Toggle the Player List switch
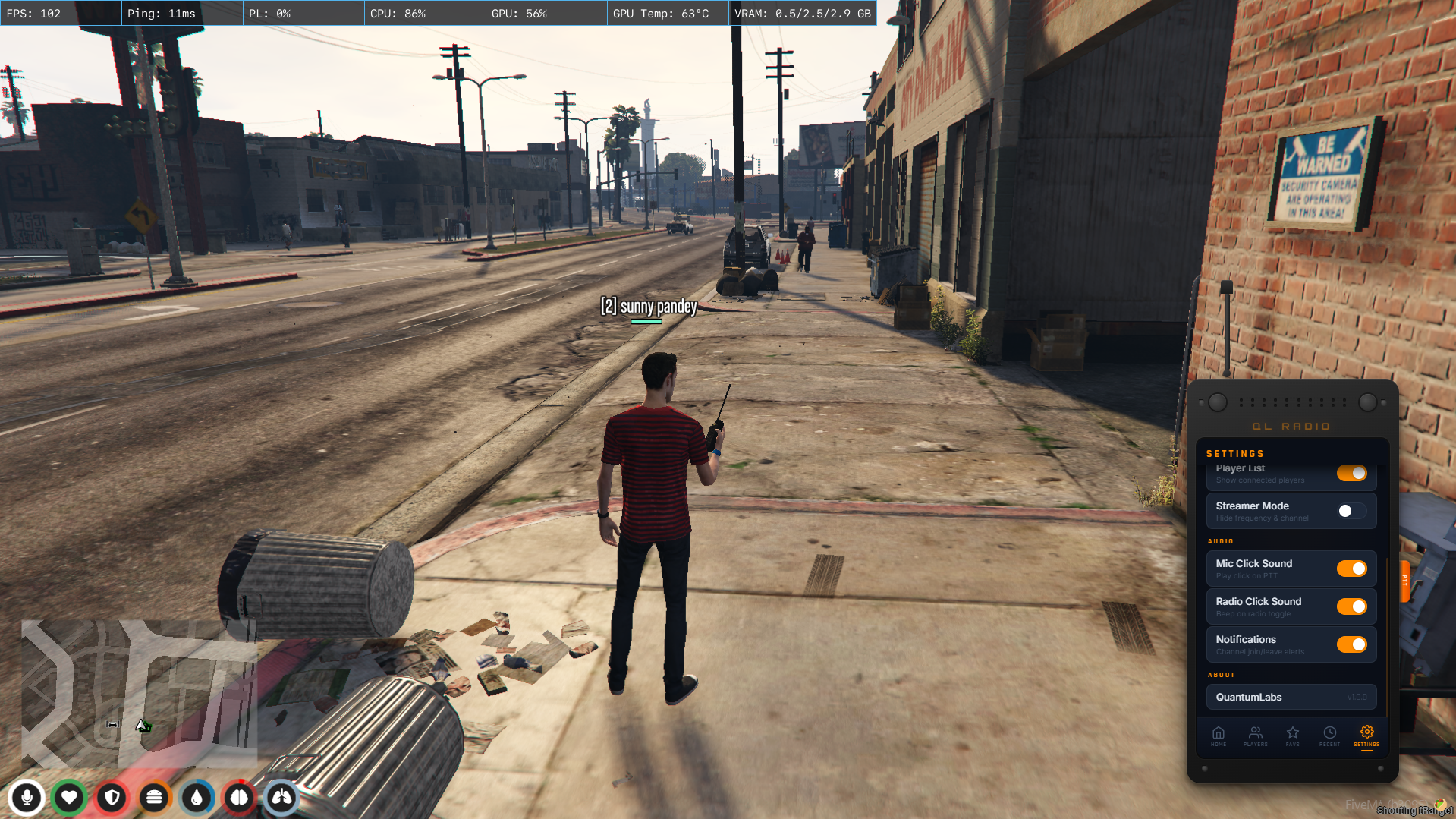 pyautogui.click(x=1351, y=474)
